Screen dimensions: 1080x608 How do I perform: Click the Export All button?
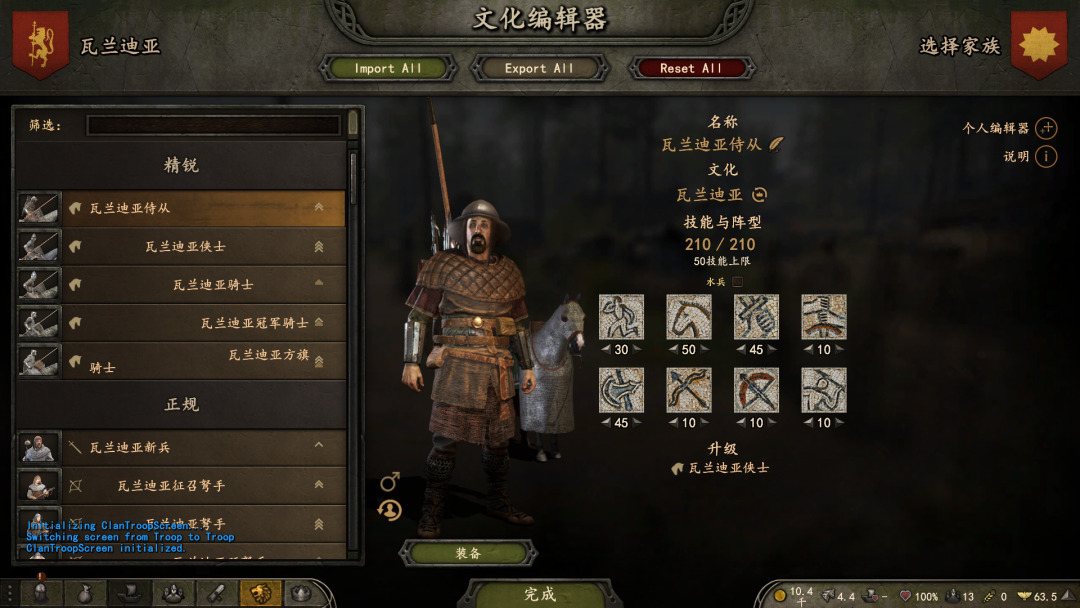click(x=539, y=68)
